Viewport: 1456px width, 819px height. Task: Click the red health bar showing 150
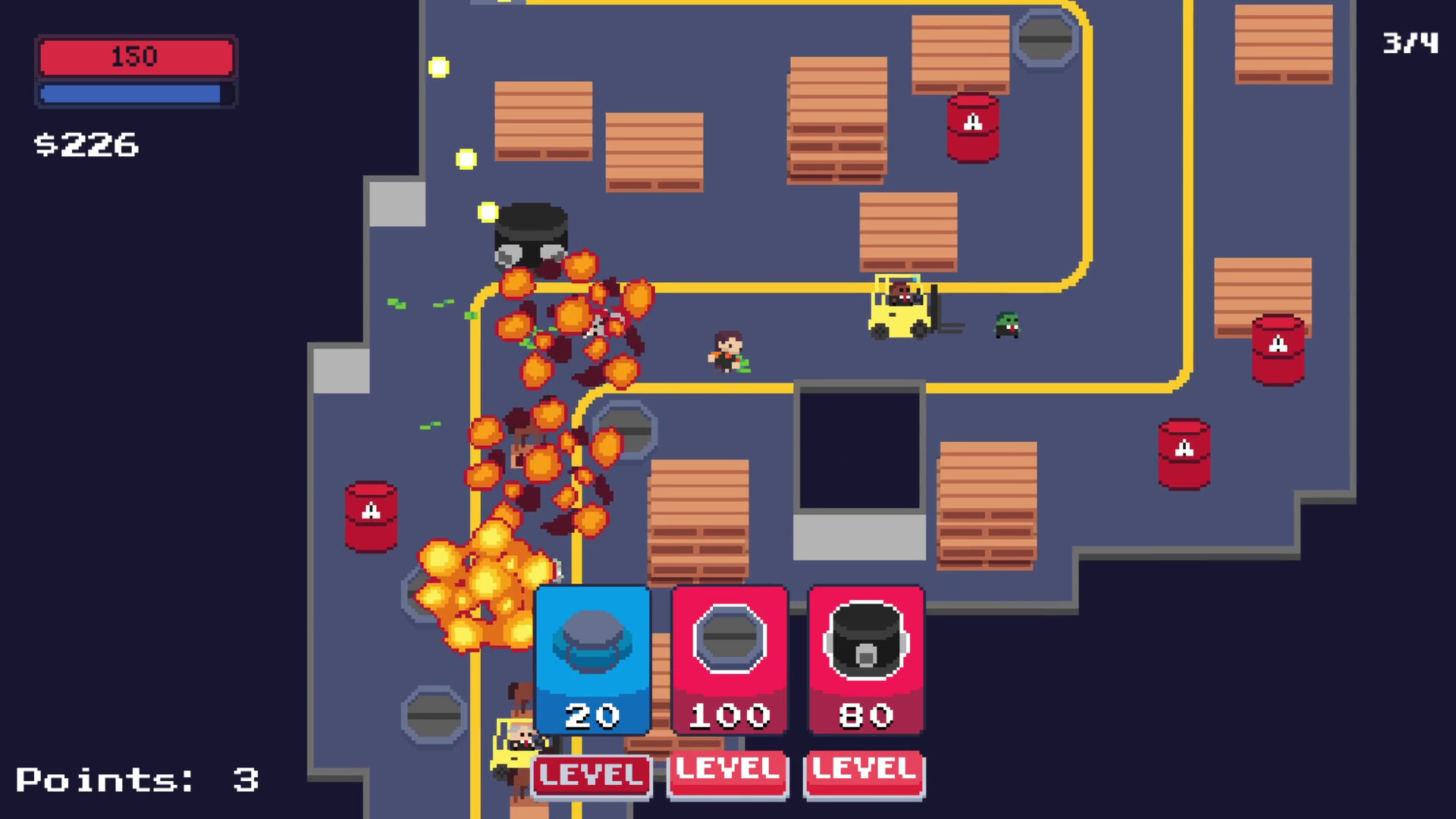135,56
